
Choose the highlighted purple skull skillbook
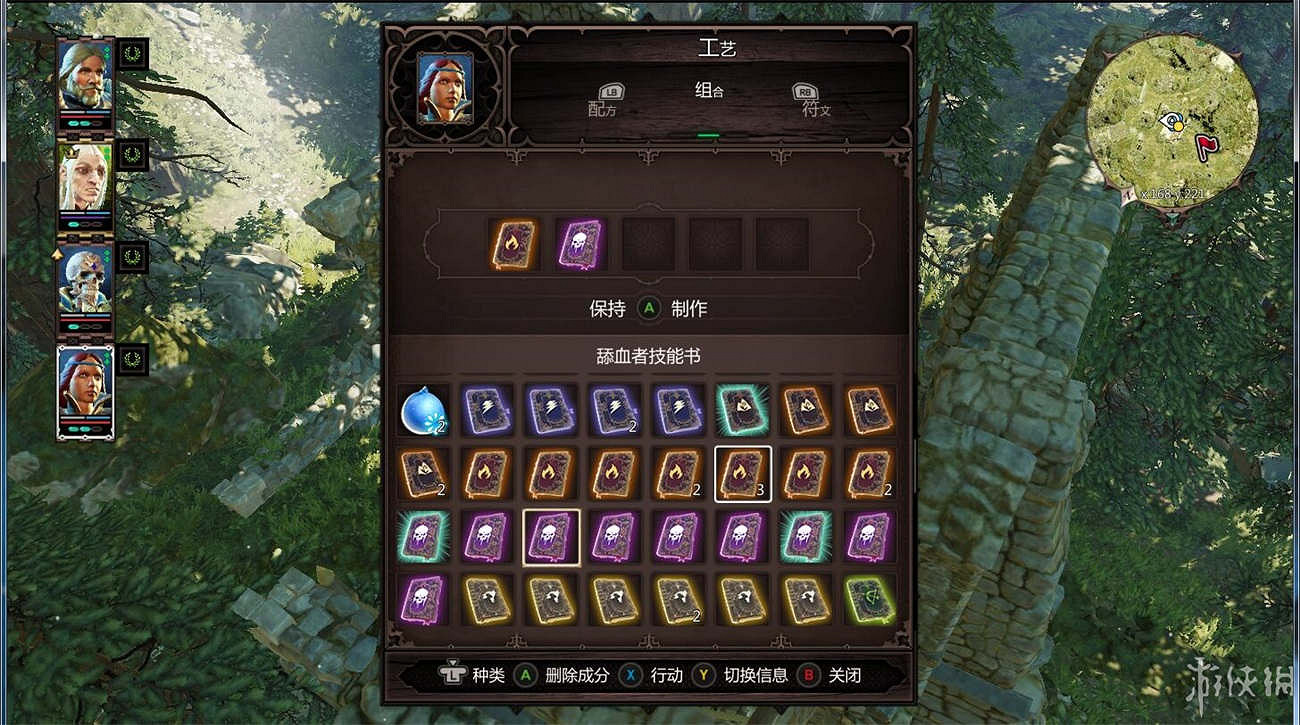coord(554,537)
